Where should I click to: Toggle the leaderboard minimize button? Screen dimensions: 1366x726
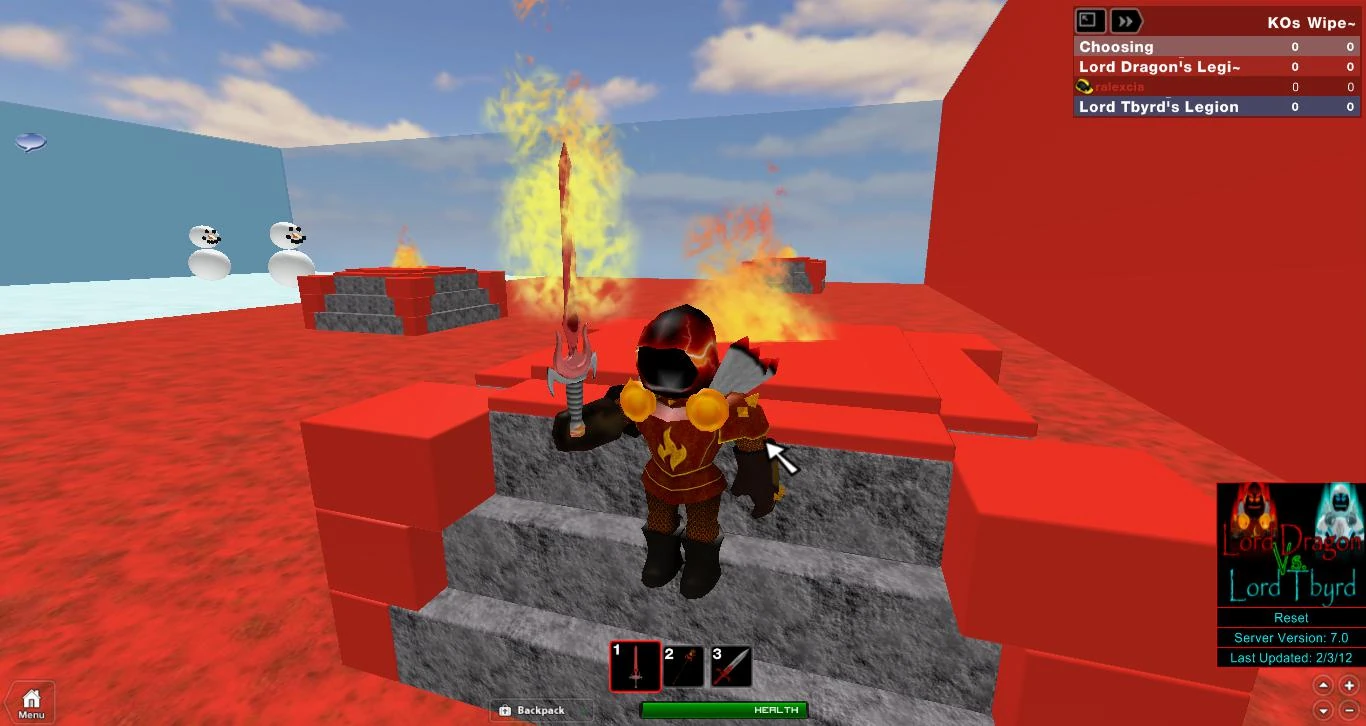[1089, 20]
